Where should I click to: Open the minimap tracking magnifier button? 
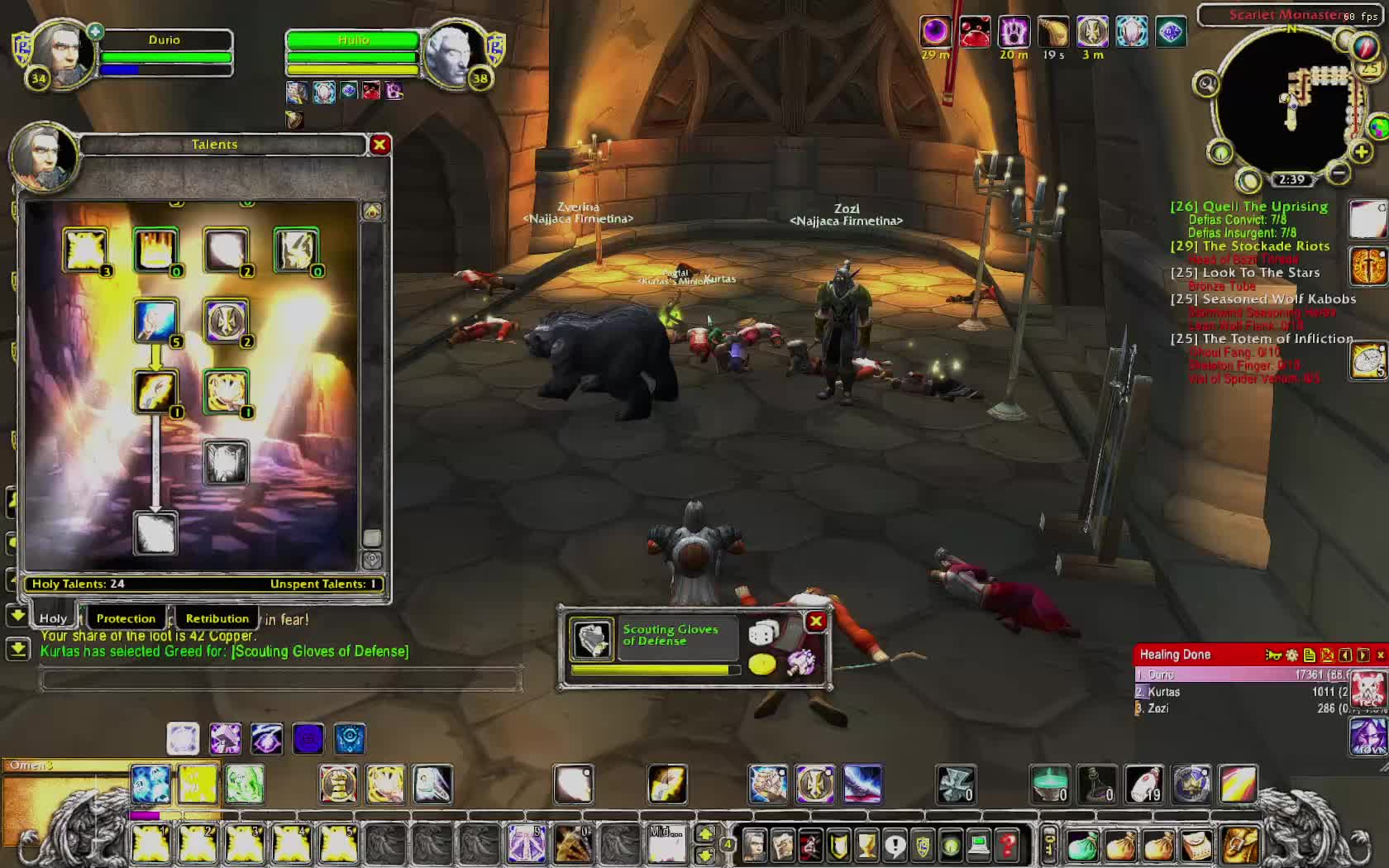click(x=1206, y=83)
